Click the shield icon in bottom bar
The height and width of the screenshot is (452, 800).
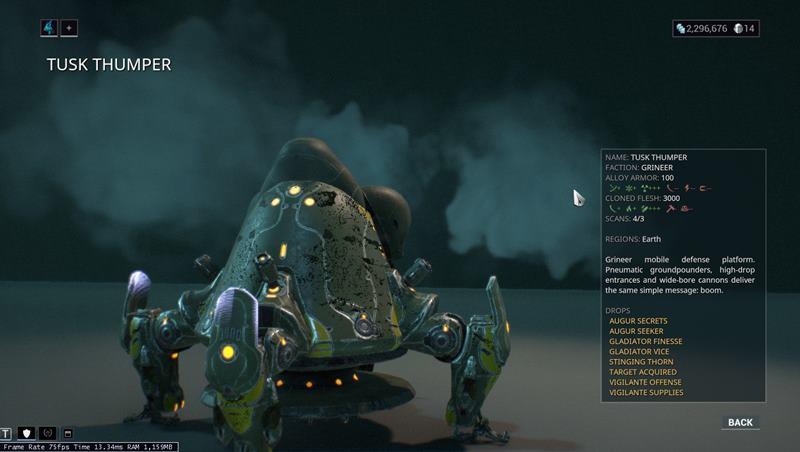27,433
